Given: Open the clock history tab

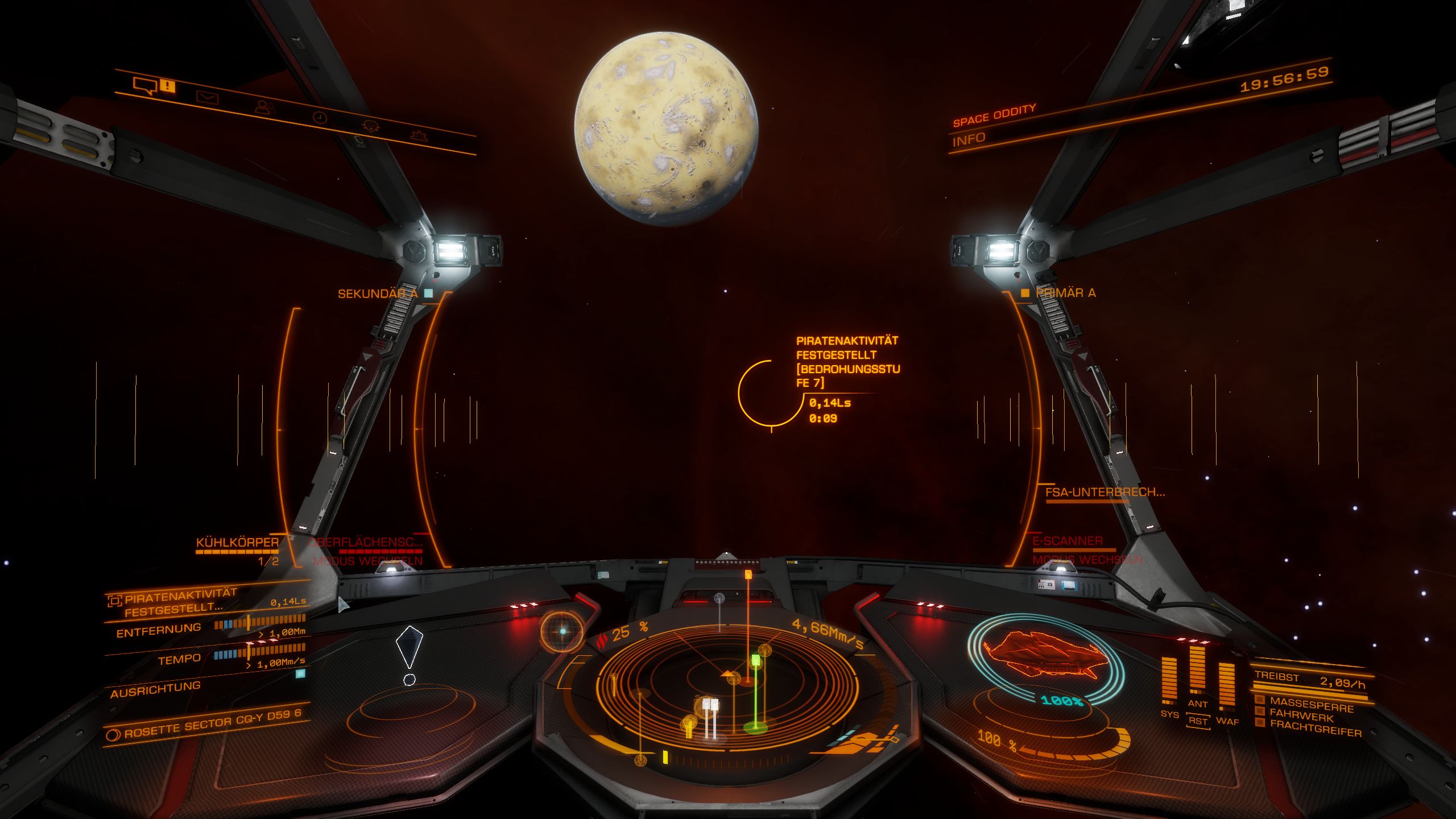Looking at the screenshot, I should (x=320, y=118).
